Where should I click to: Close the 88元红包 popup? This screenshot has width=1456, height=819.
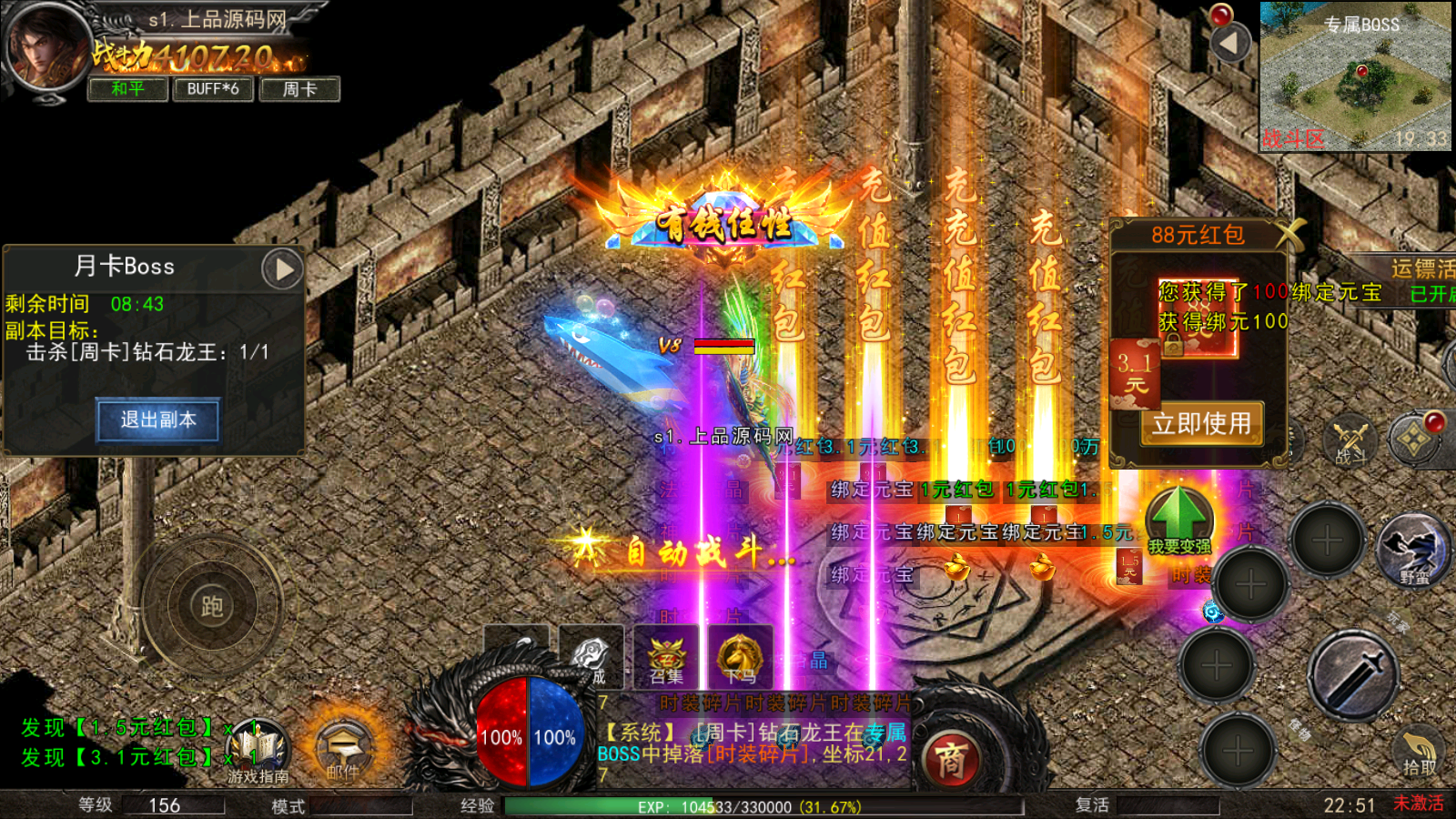tap(1289, 235)
